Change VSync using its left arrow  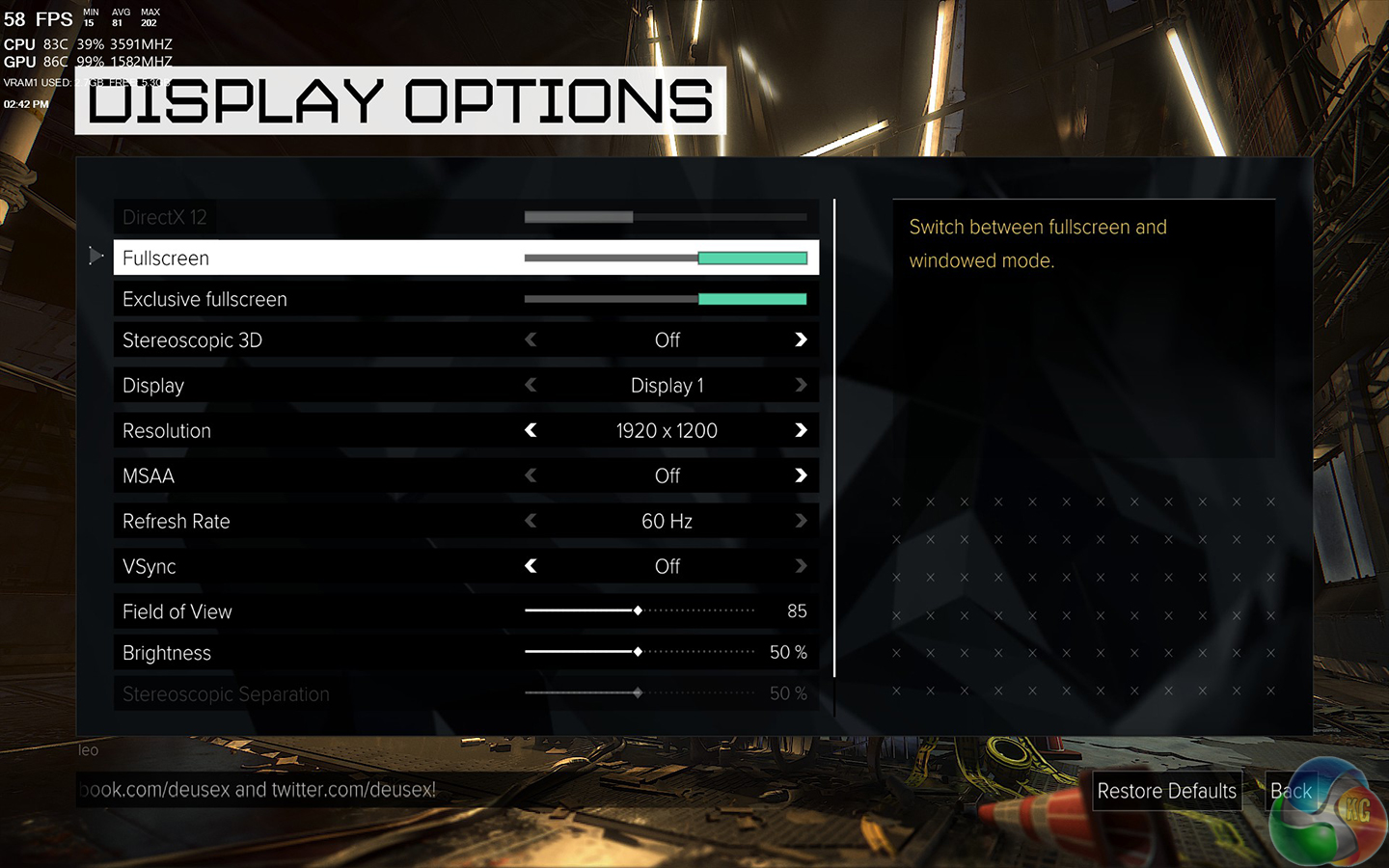tap(531, 566)
